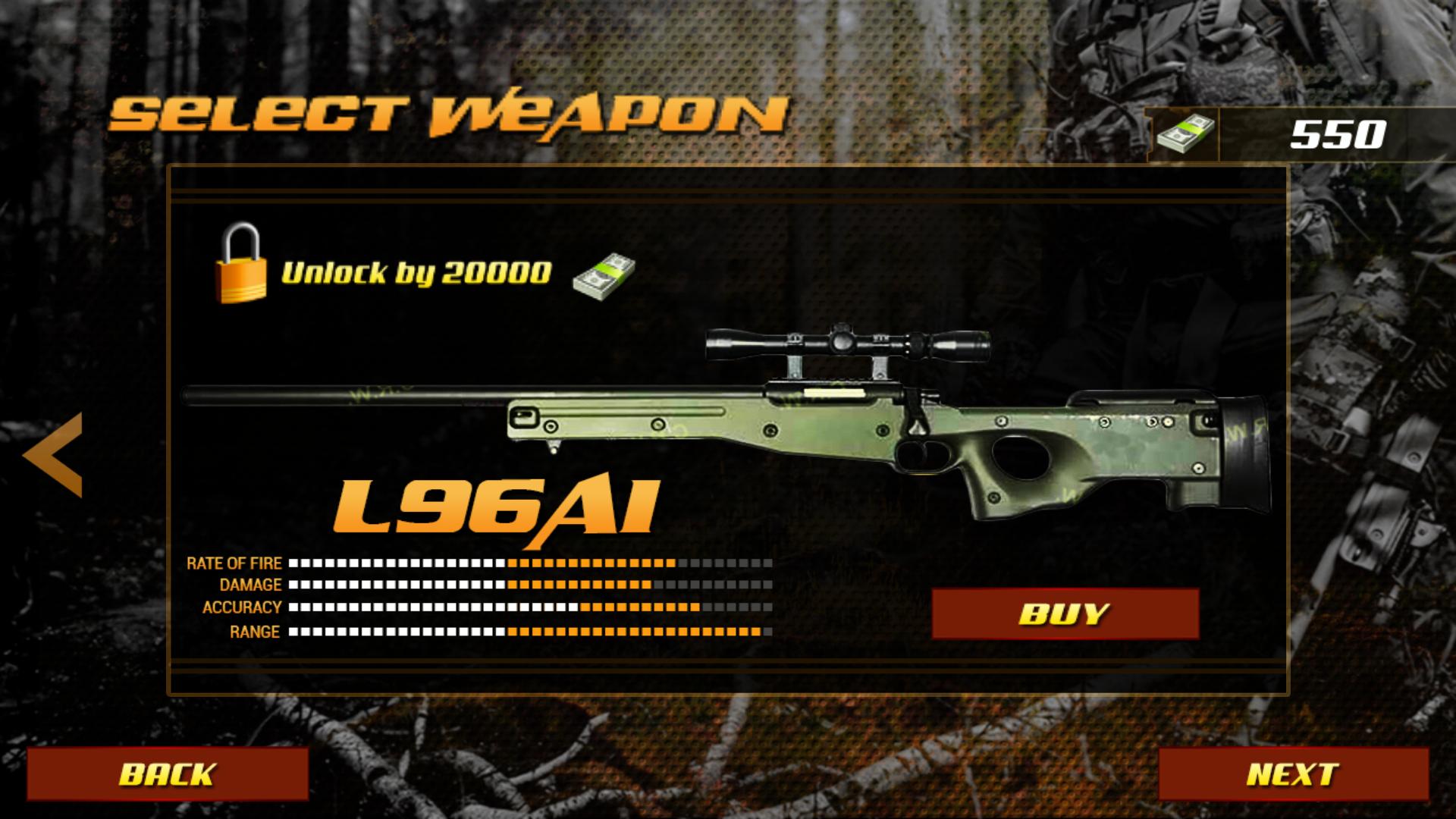Click the currency balance showing 550
The height and width of the screenshot is (819, 1456).
click(x=1338, y=134)
